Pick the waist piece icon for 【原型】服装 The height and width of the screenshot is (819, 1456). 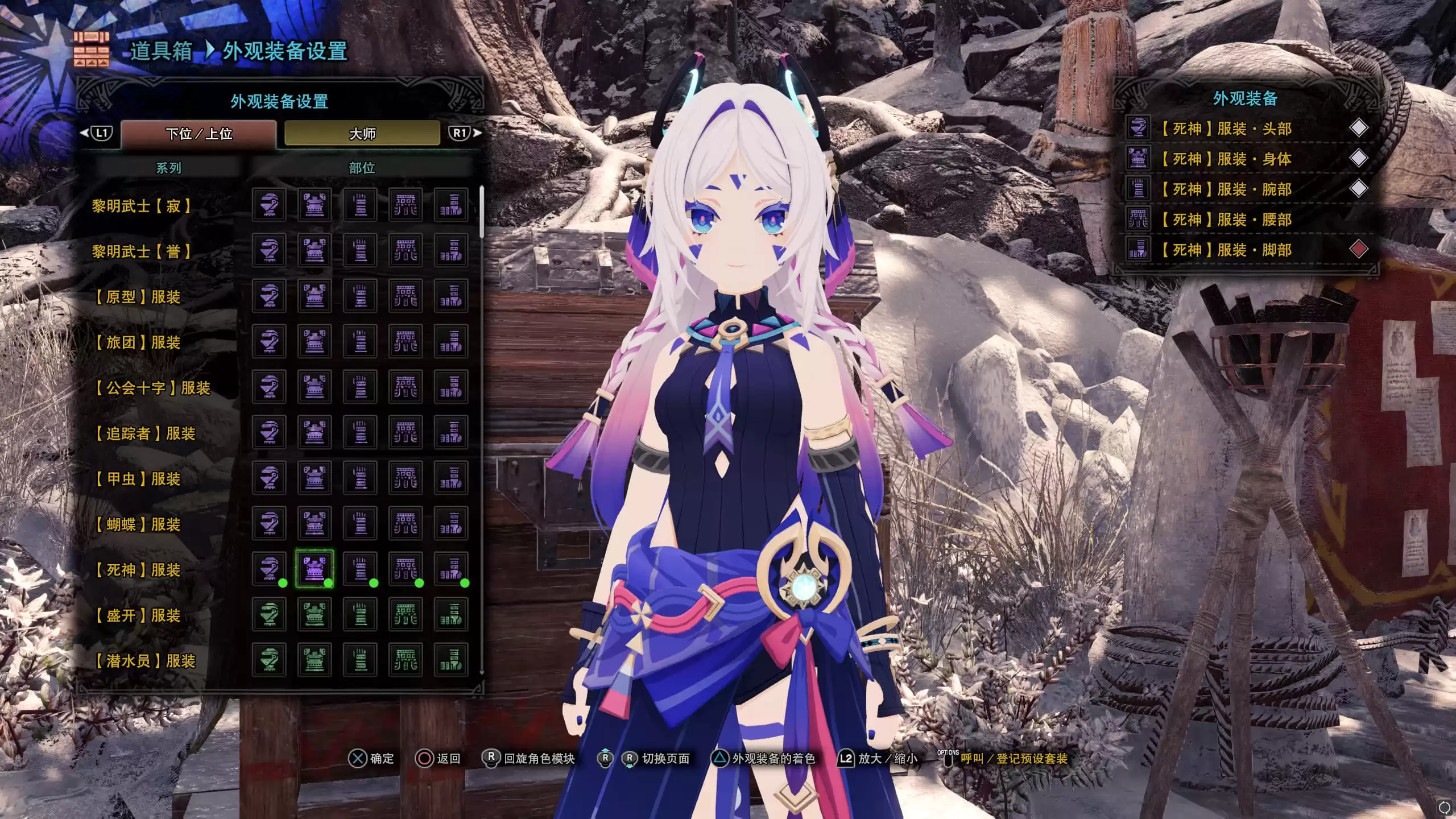[407, 297]
